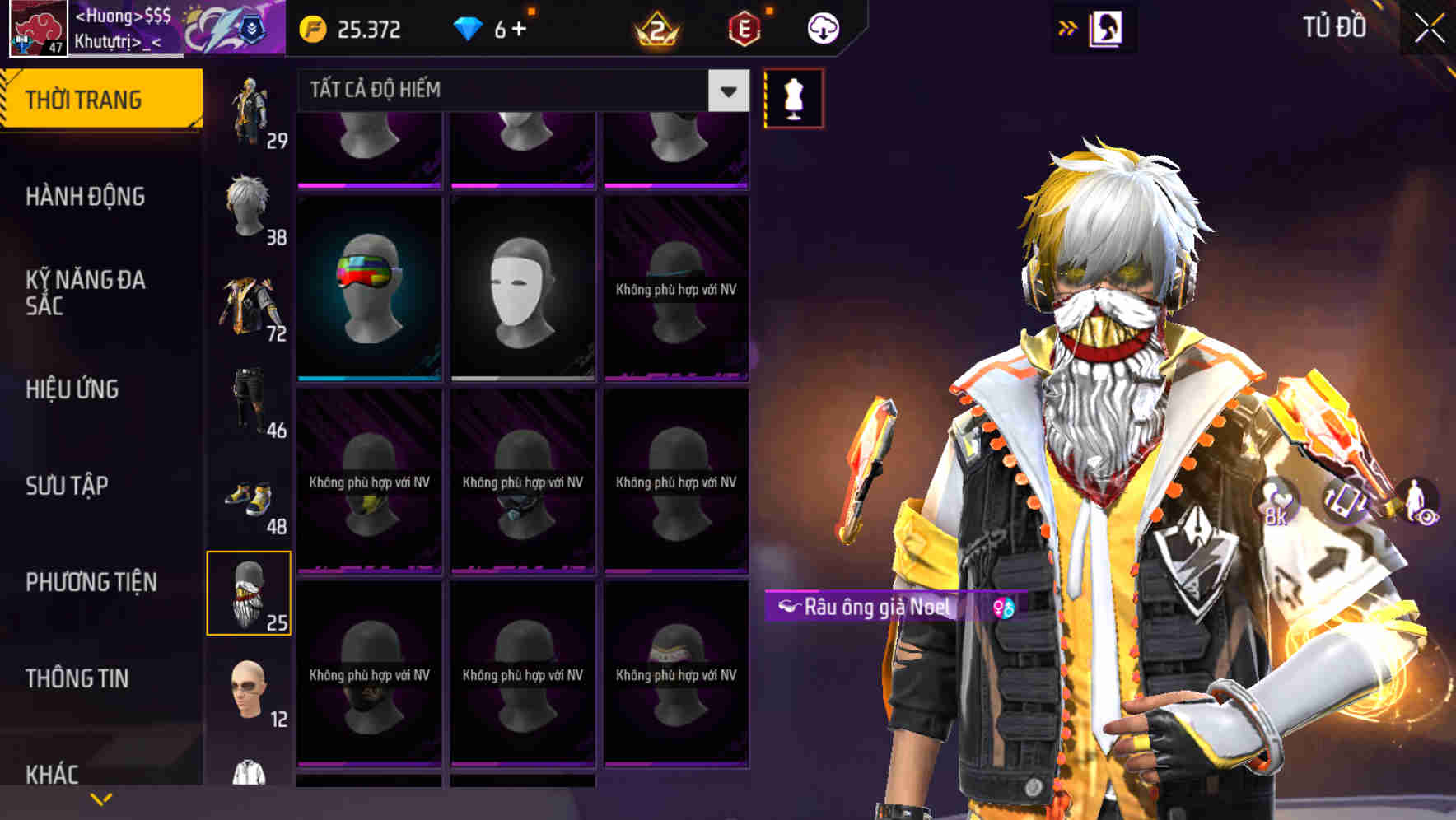The width and height of the screenshot is (1456, 820).
Task: Expand the bottom category list via the yellow chevron
Action: [101, 797]
